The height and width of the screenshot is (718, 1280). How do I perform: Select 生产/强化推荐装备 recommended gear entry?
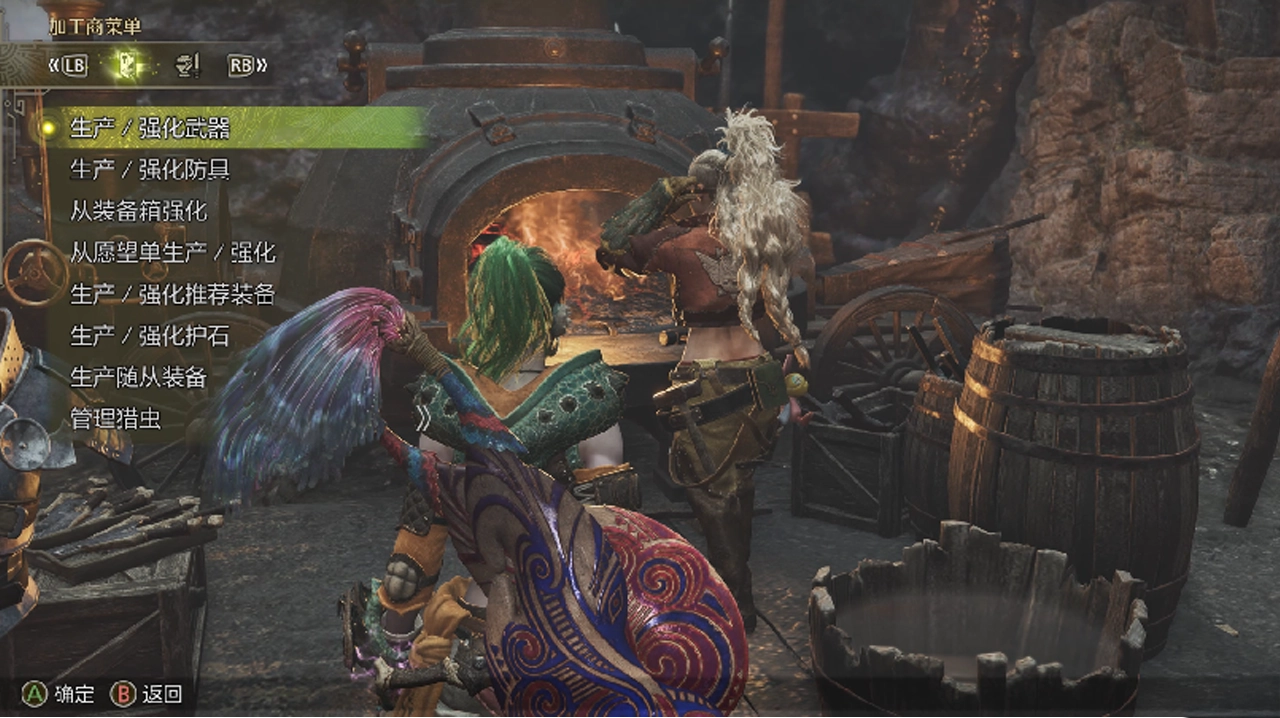click(x=172, y=295)
